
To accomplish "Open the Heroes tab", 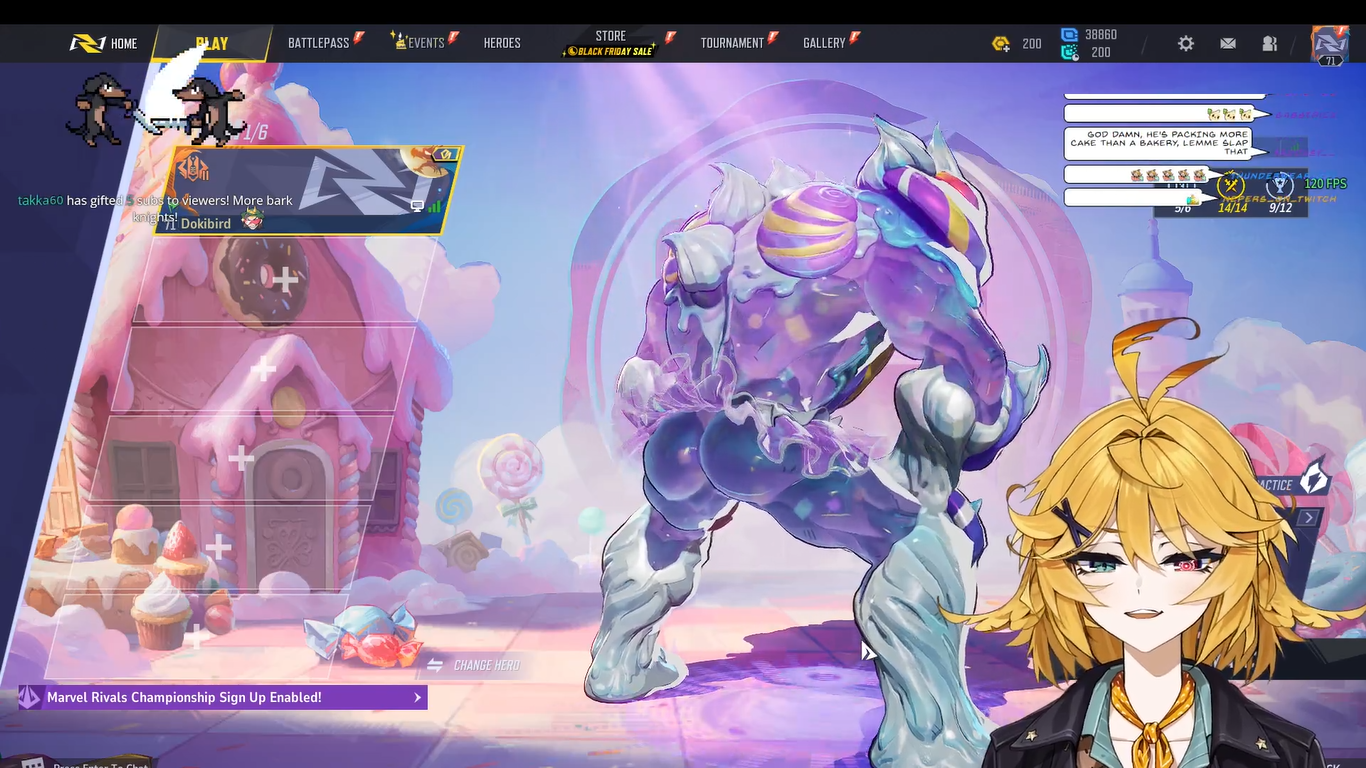I will (x=502, y=43).
